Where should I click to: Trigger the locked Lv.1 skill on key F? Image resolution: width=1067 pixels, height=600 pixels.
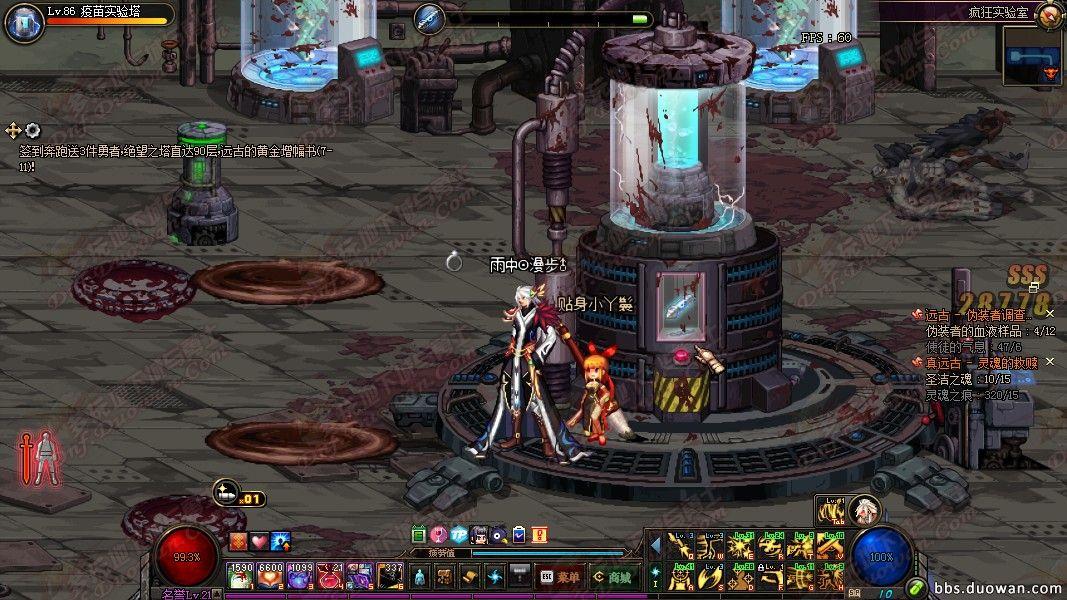tap(773, 577)
